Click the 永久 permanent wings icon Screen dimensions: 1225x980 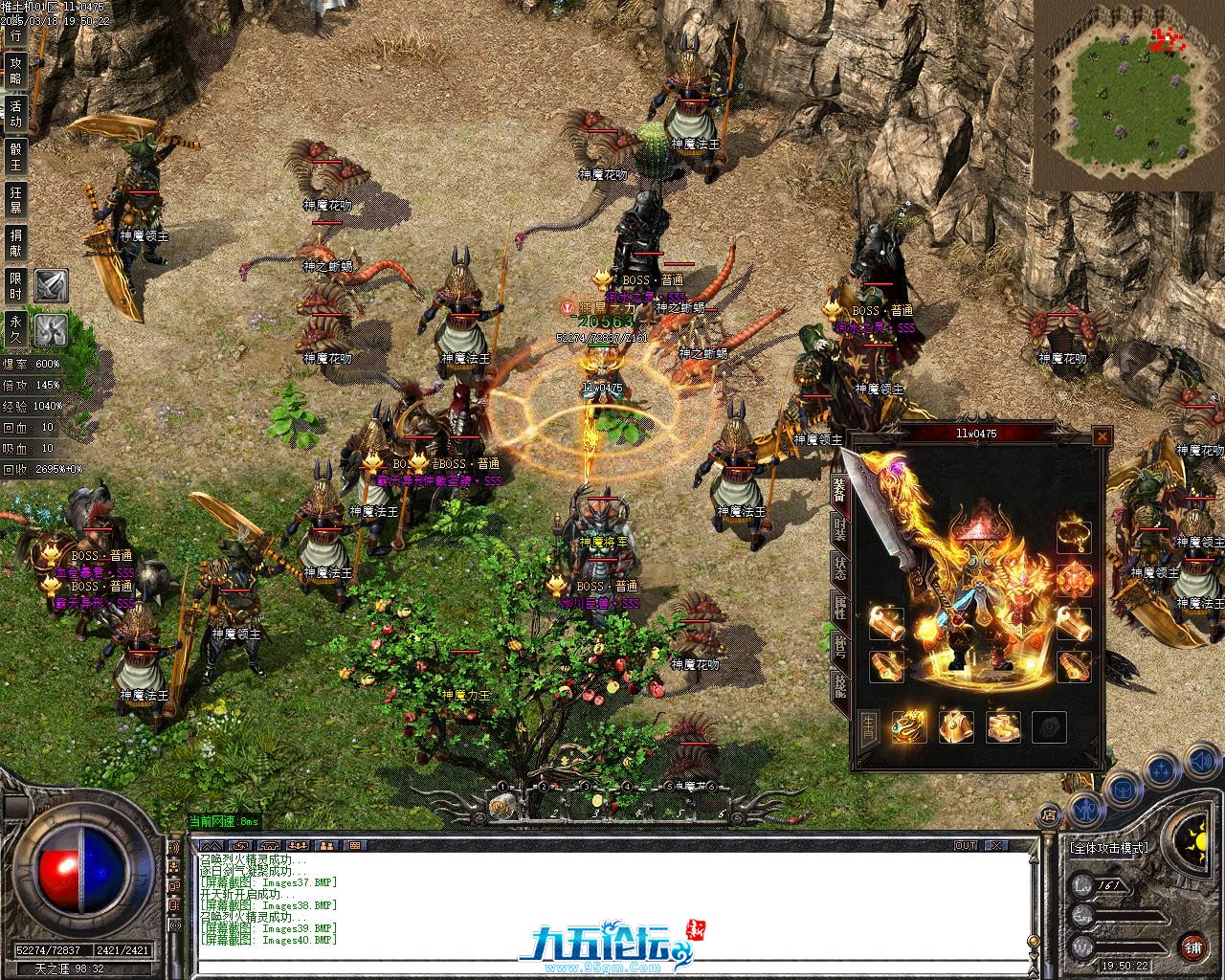[x=51, y=330]
